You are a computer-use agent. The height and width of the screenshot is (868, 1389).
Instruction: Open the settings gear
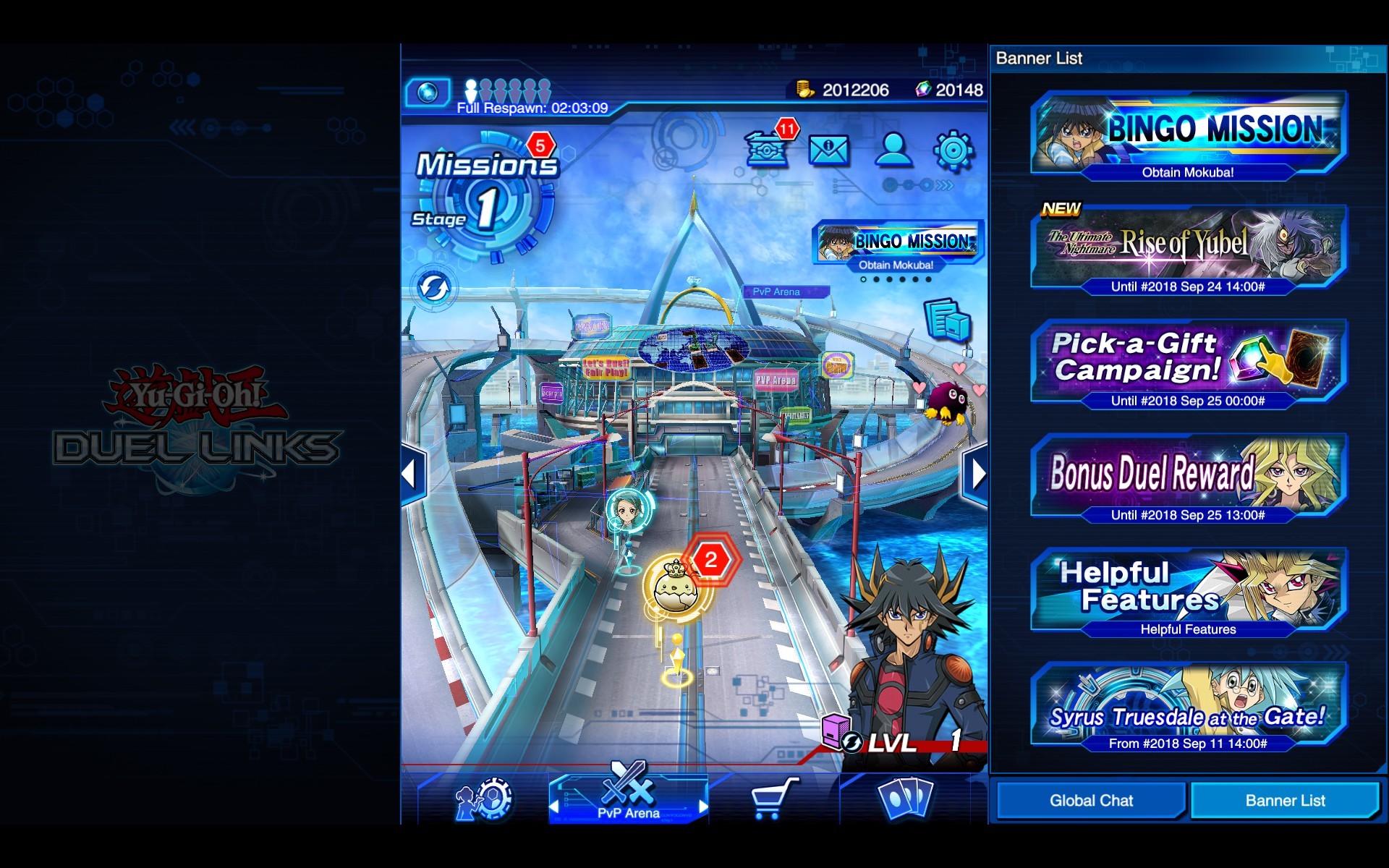[x=952, y=150]
